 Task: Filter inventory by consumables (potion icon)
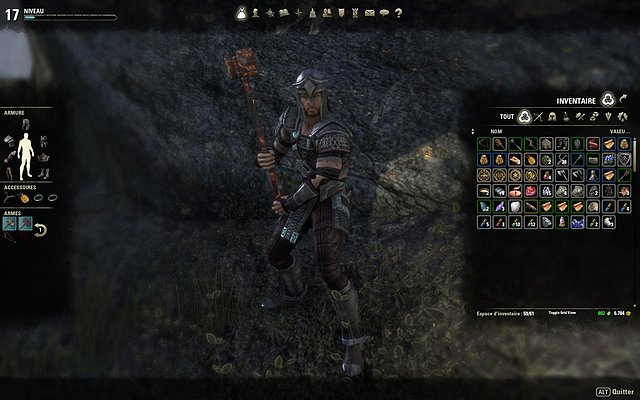(x=565, y=116)
